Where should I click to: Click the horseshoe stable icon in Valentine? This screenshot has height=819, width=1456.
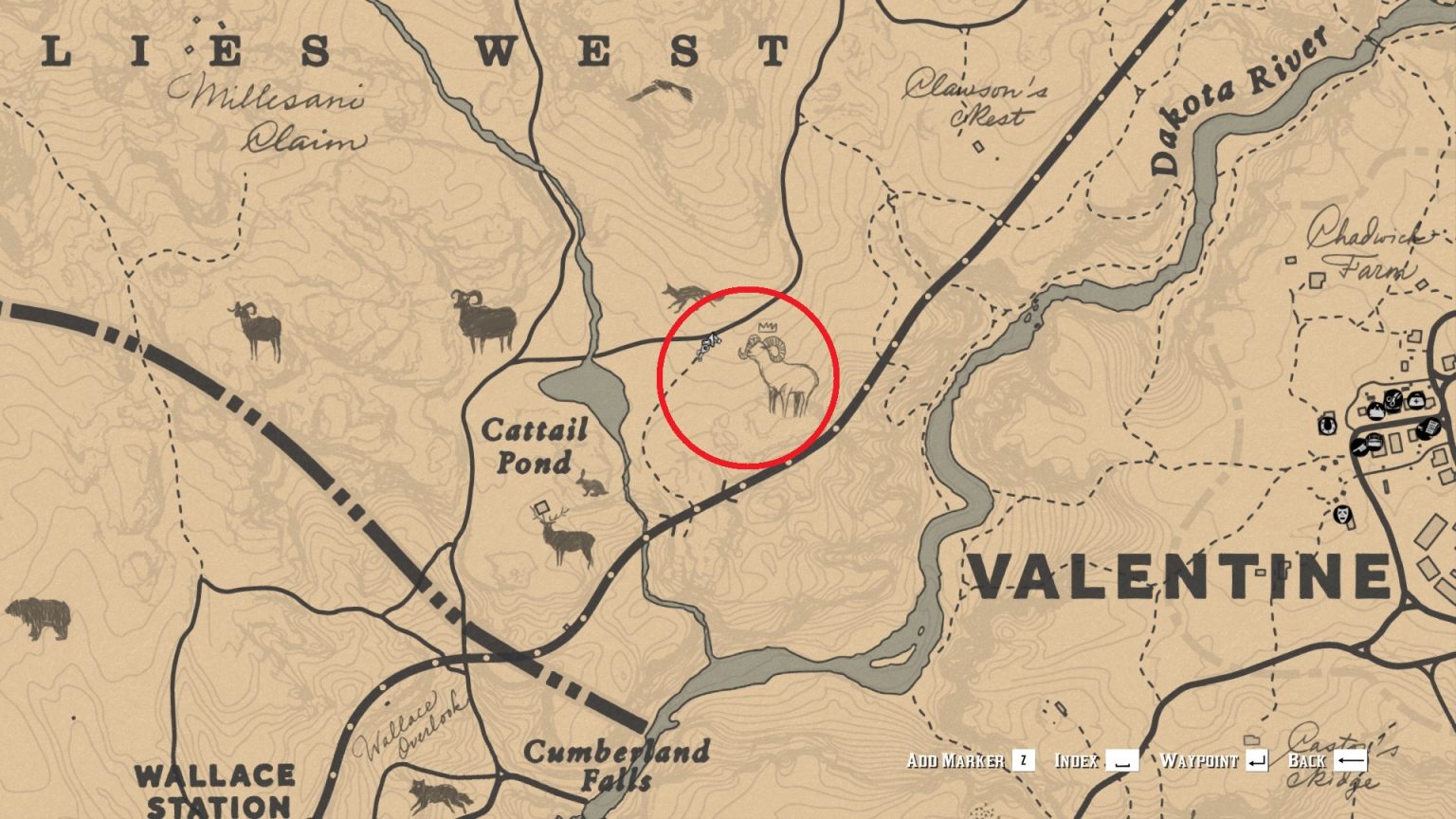1328,426
